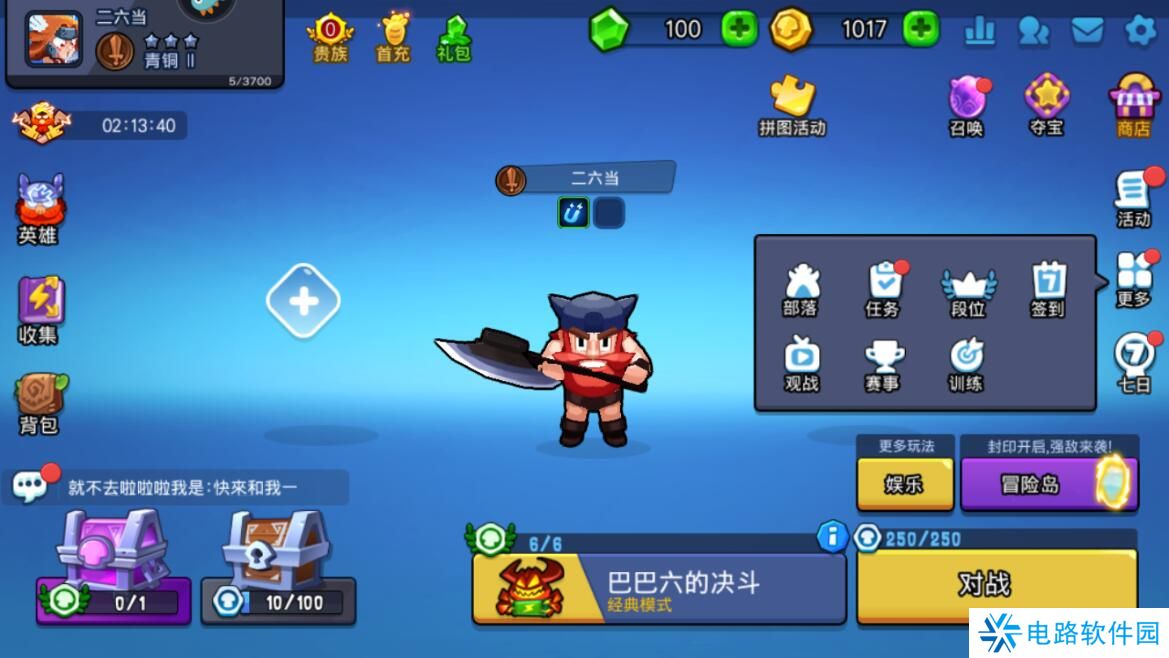The height and width of the screenshot is (658, 1169).
Task: Invite a teammate with the plus slot
Action: pyautogui.click(x=303, y=301)
